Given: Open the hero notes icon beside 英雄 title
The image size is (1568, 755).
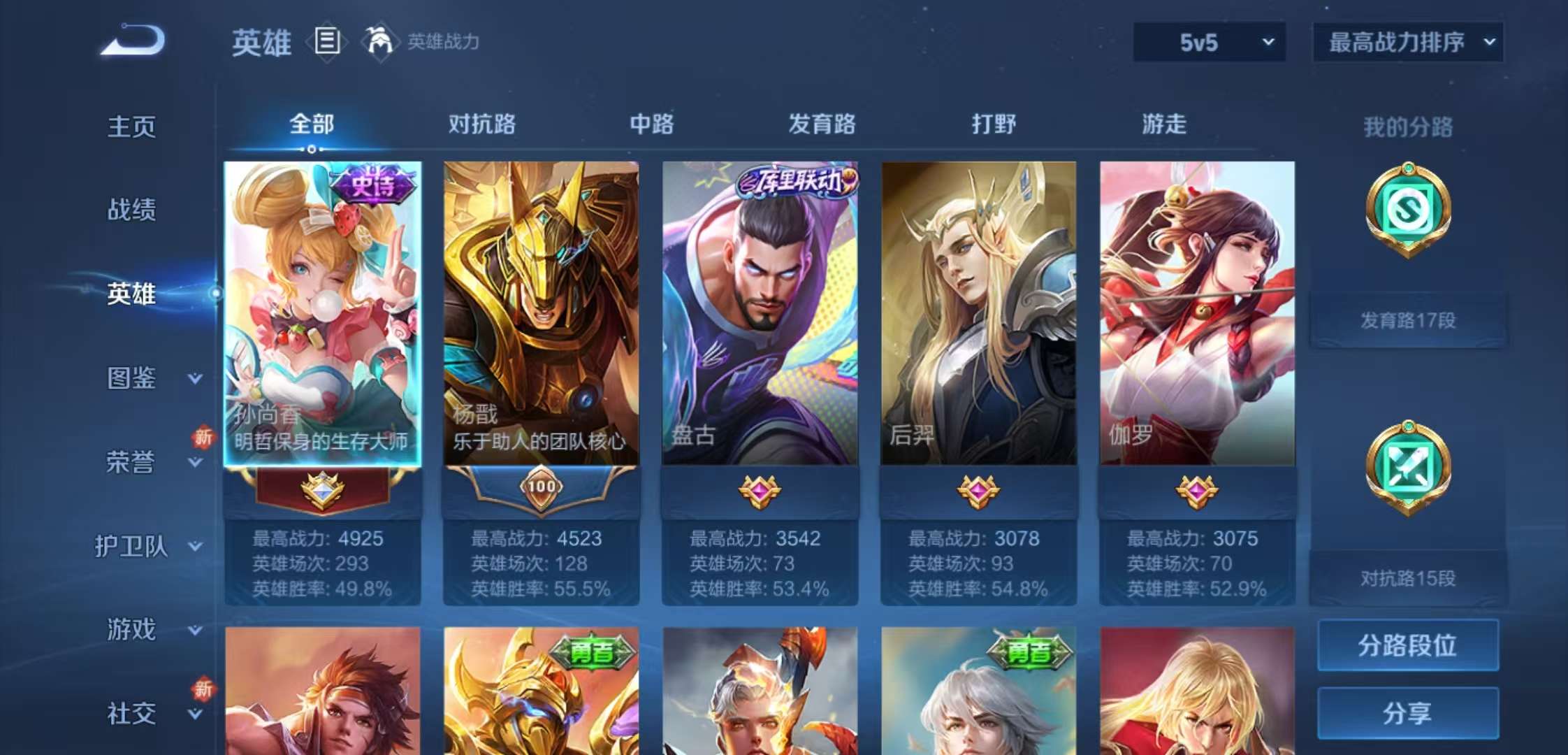Looking at the screenshot, I should pyautogui.click(x=326, y=42).
